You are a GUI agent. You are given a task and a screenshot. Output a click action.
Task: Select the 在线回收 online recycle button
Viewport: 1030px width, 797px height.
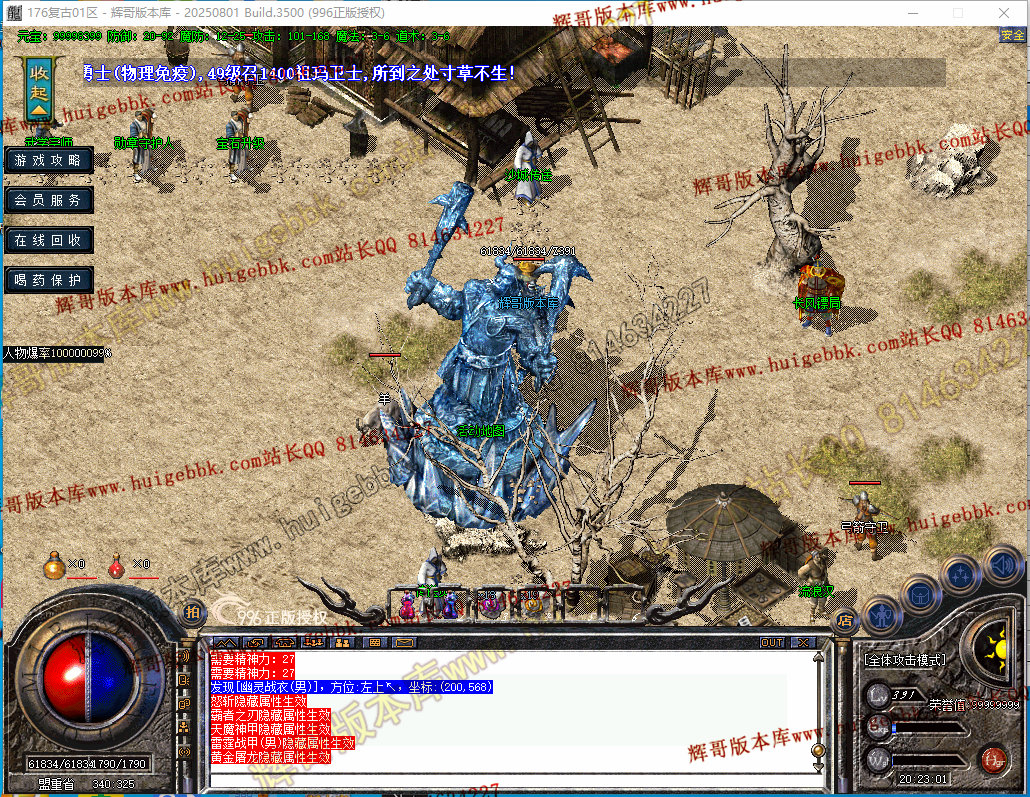[49, 240]
